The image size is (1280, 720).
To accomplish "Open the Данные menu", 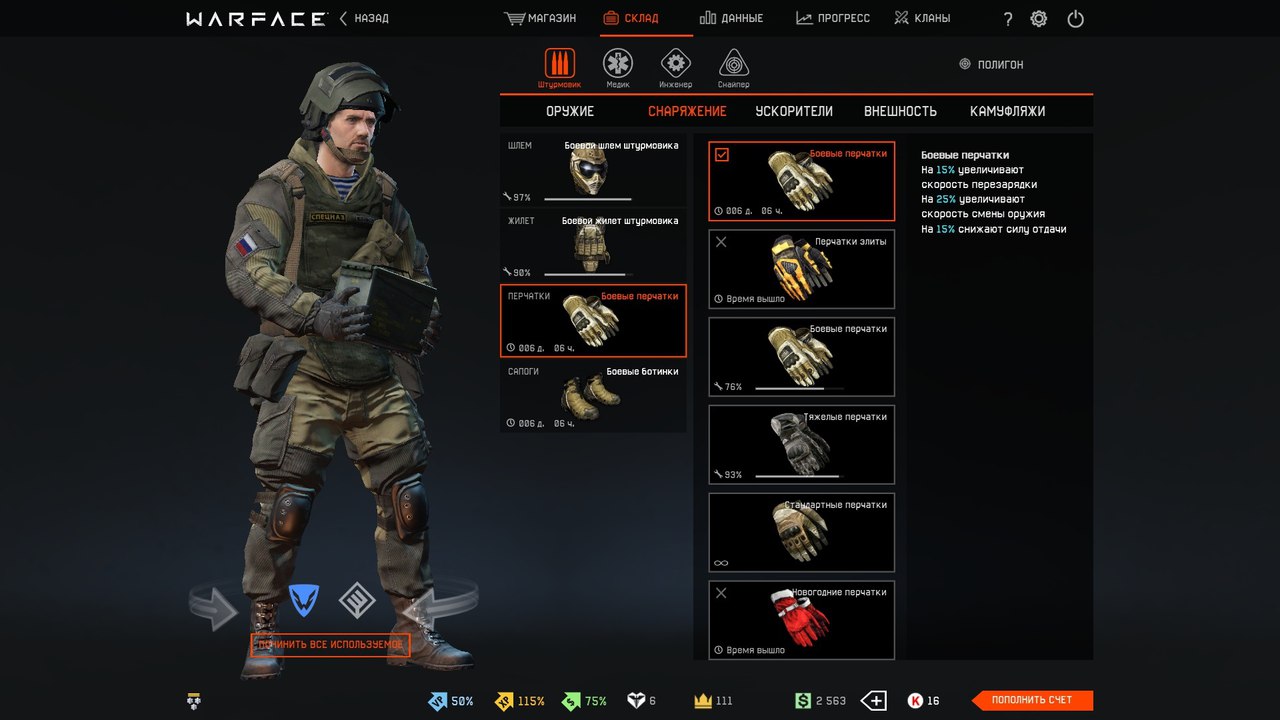I will point(732,18).
